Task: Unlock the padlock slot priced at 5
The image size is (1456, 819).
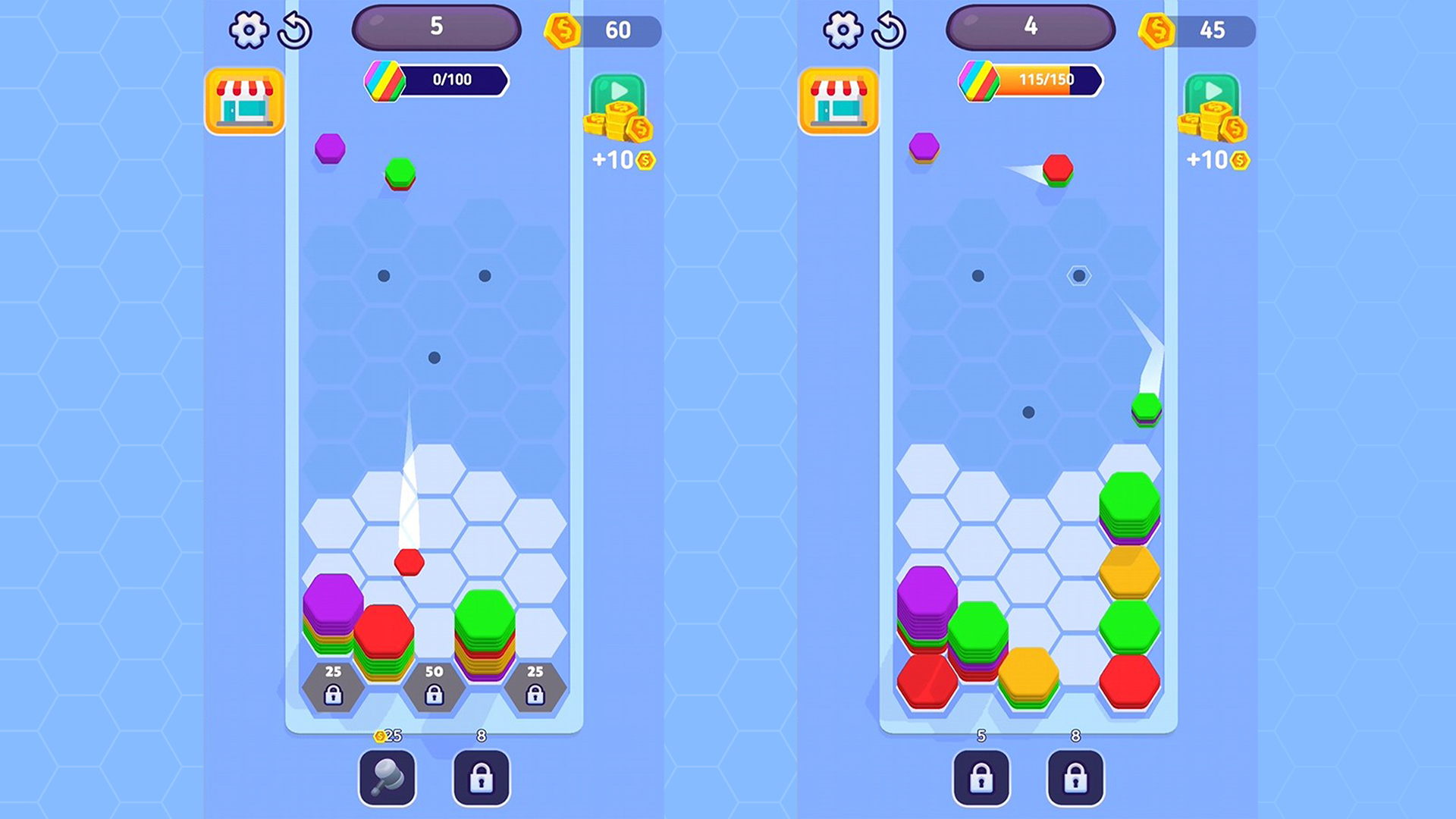Action: click(981, 777)
